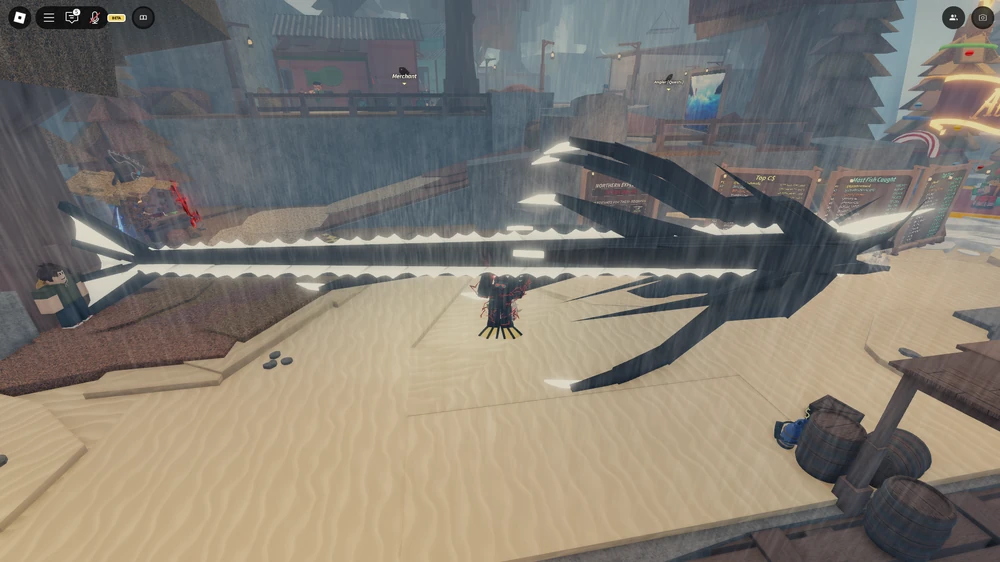
Task: Open the Roblox logo menu
Action: 20,17
